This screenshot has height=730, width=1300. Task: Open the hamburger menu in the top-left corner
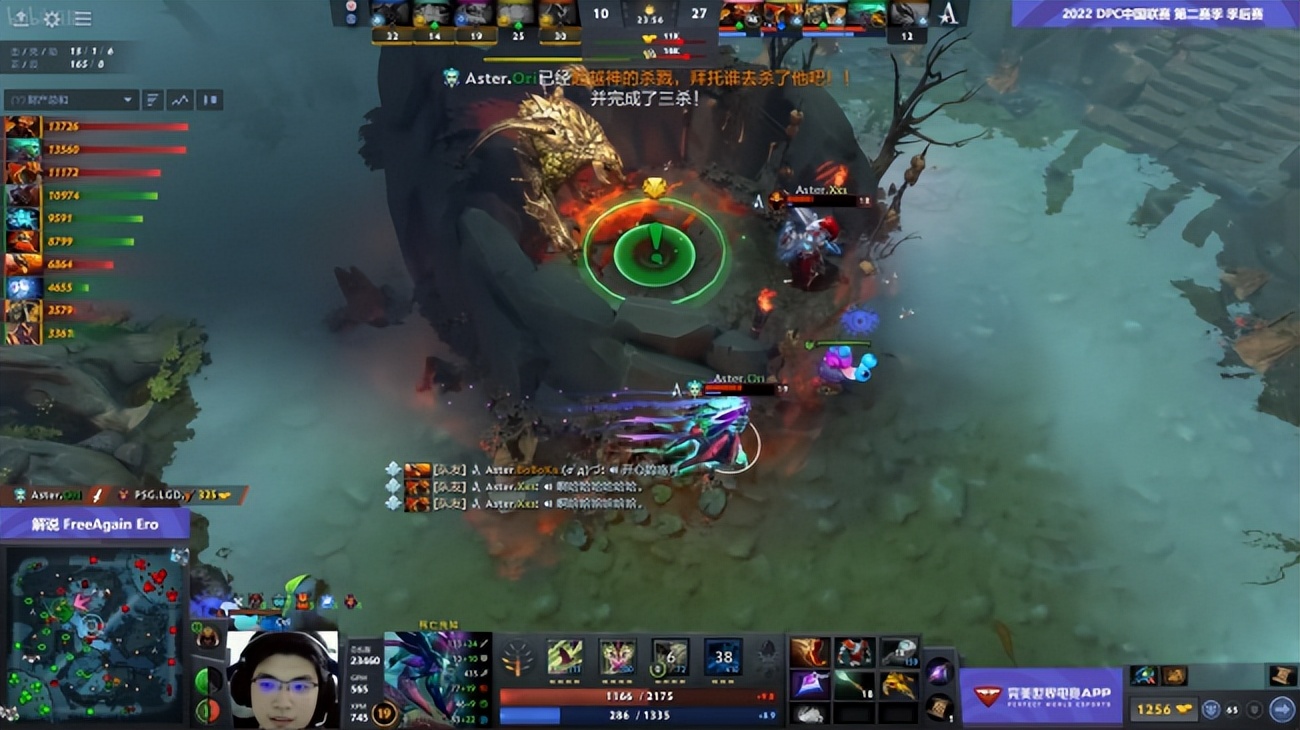82,19
